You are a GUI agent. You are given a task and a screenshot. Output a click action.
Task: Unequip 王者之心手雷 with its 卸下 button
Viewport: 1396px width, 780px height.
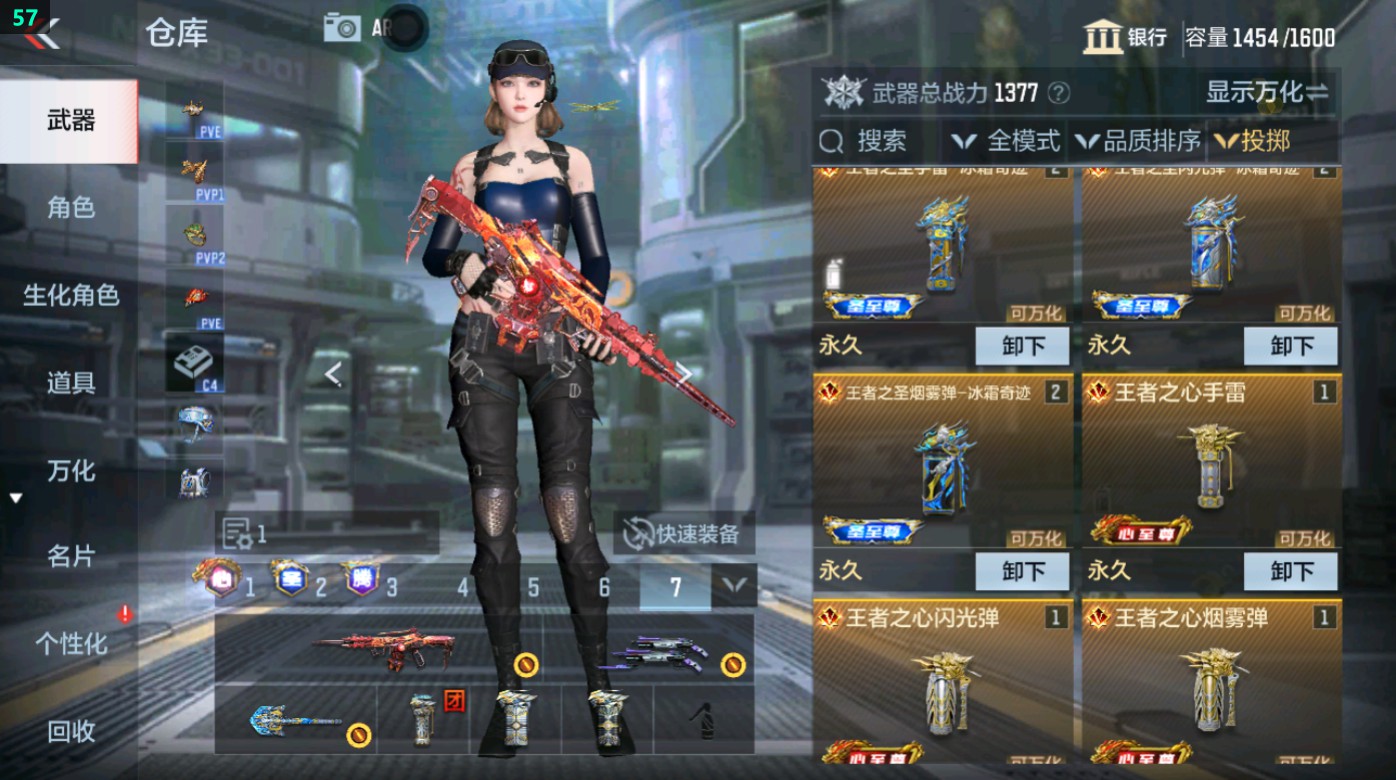point(1291,571)
